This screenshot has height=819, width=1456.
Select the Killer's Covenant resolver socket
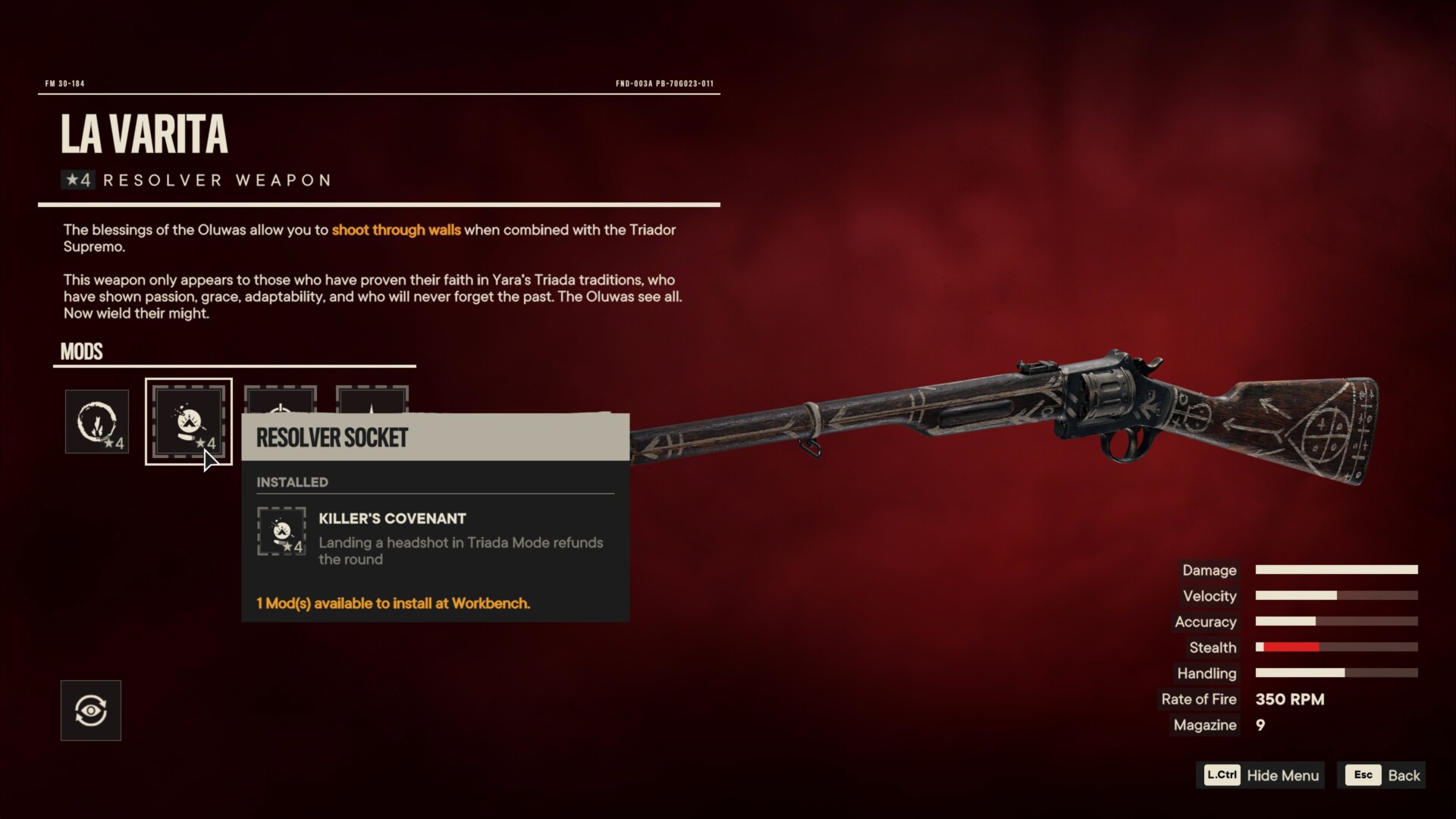[x=188, y=422]
